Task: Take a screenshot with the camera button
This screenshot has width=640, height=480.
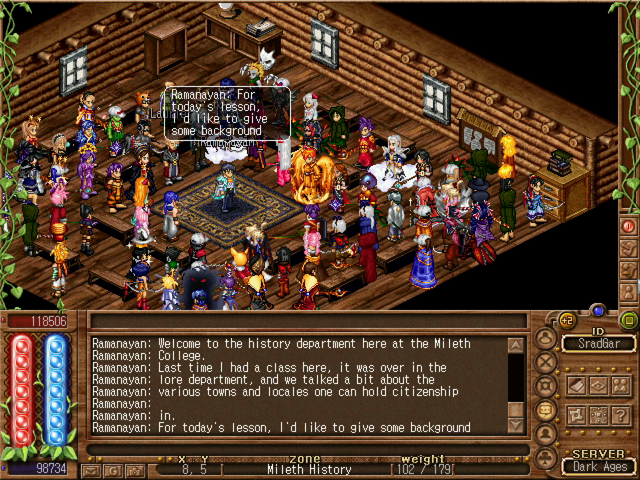Action: [135, 469]
